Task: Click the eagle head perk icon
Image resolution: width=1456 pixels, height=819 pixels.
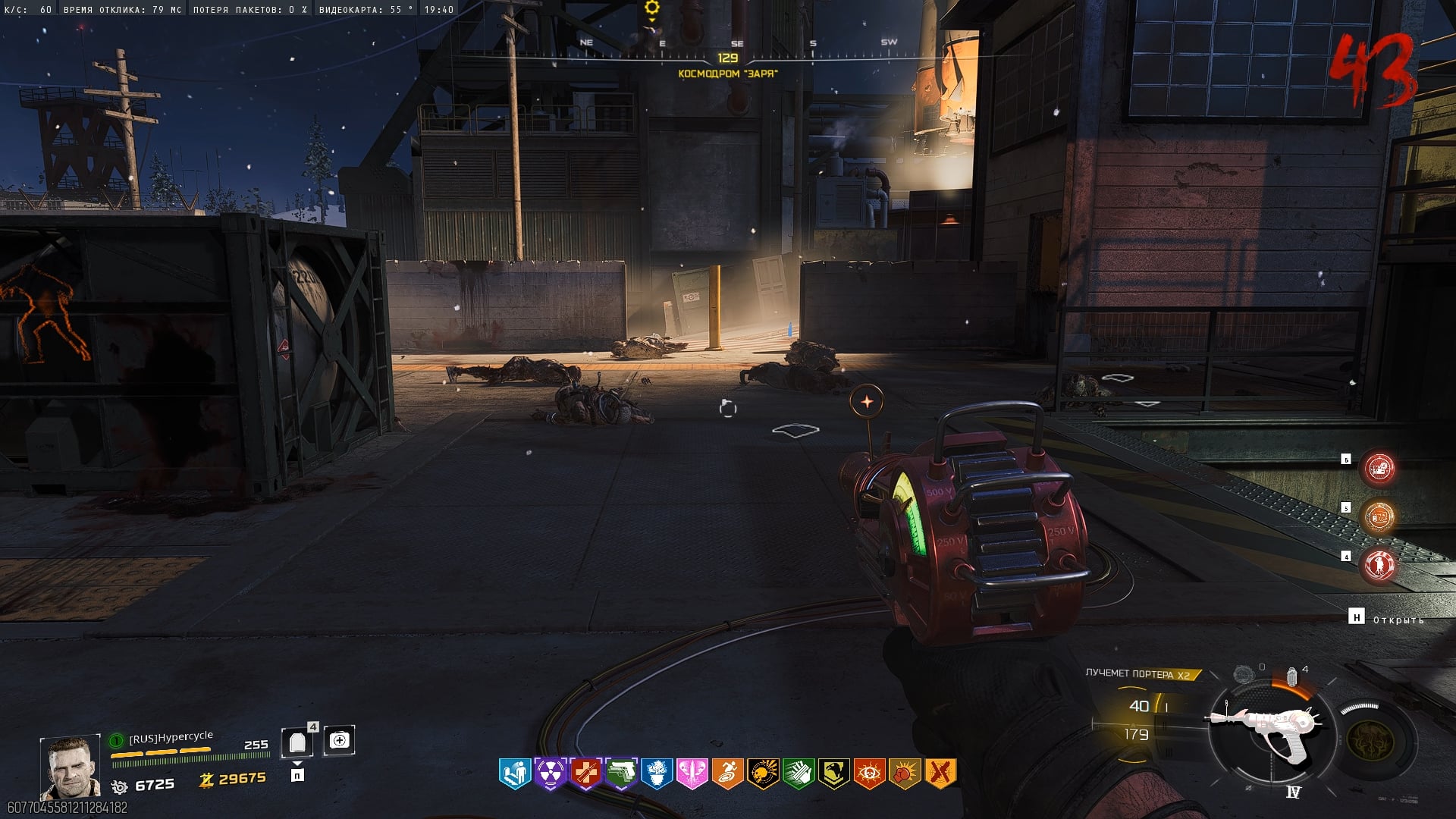Action: pos(834,773)
